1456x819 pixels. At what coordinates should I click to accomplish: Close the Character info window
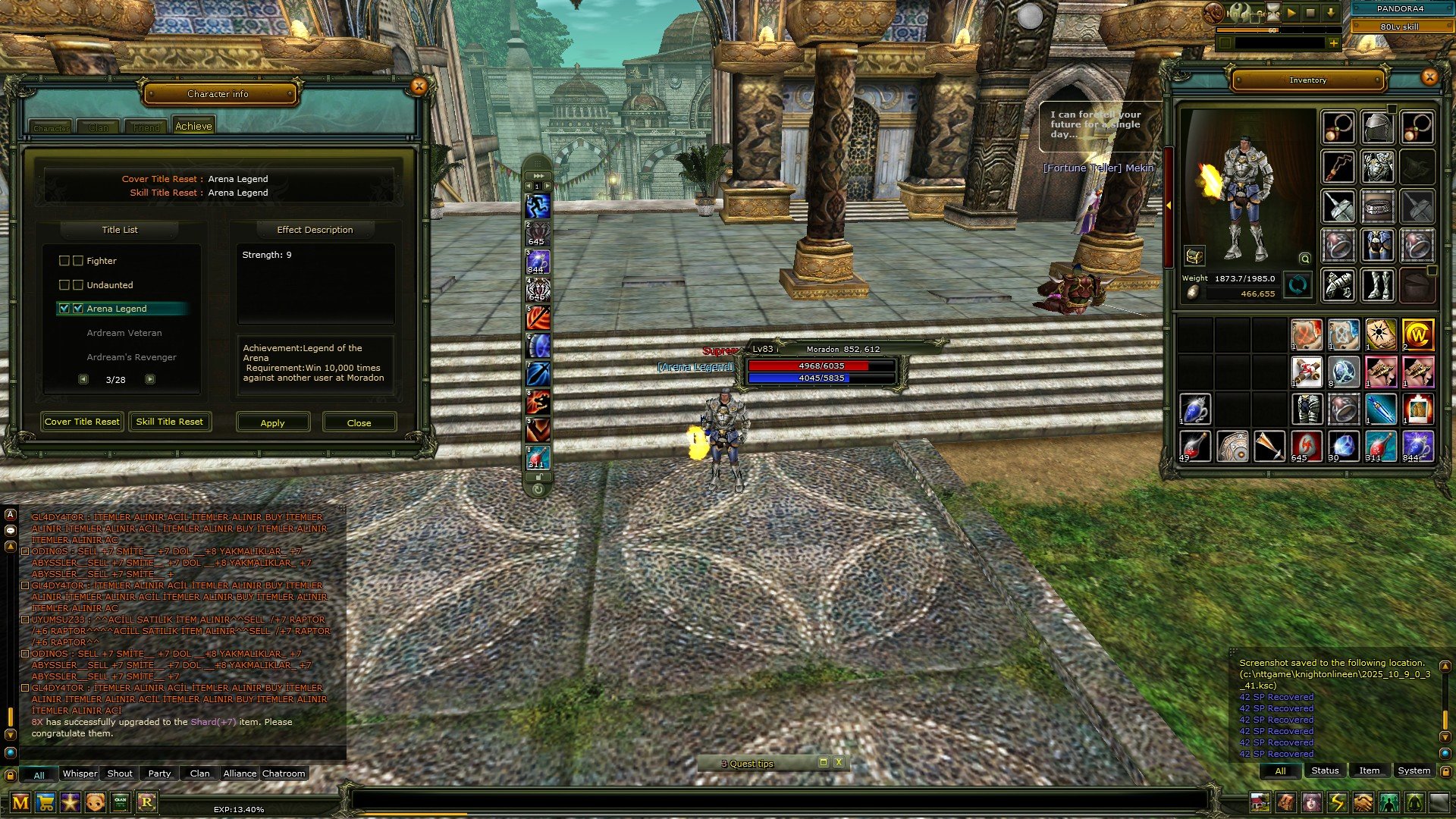[419, 86]
